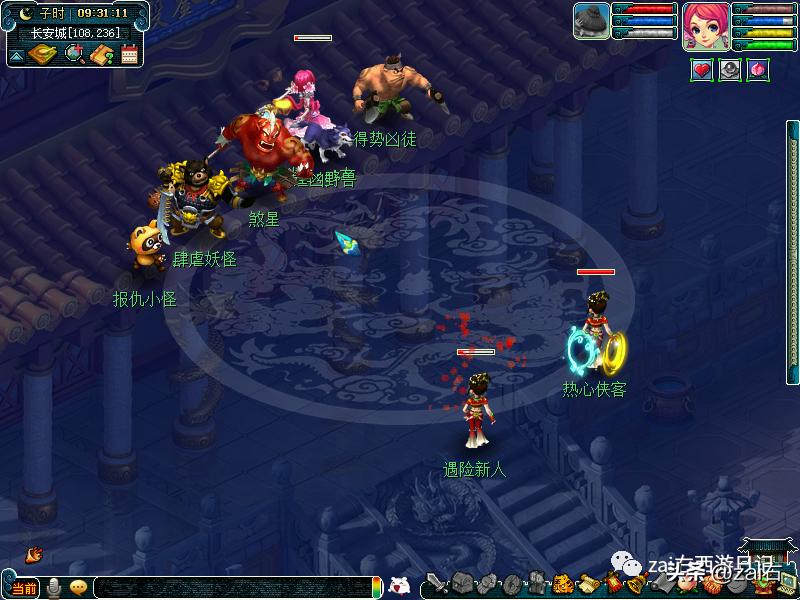Image resolution: width=800 pixels, height=600 pixels.
Task: Select the pink-haired character portrait
Action: 706,26
